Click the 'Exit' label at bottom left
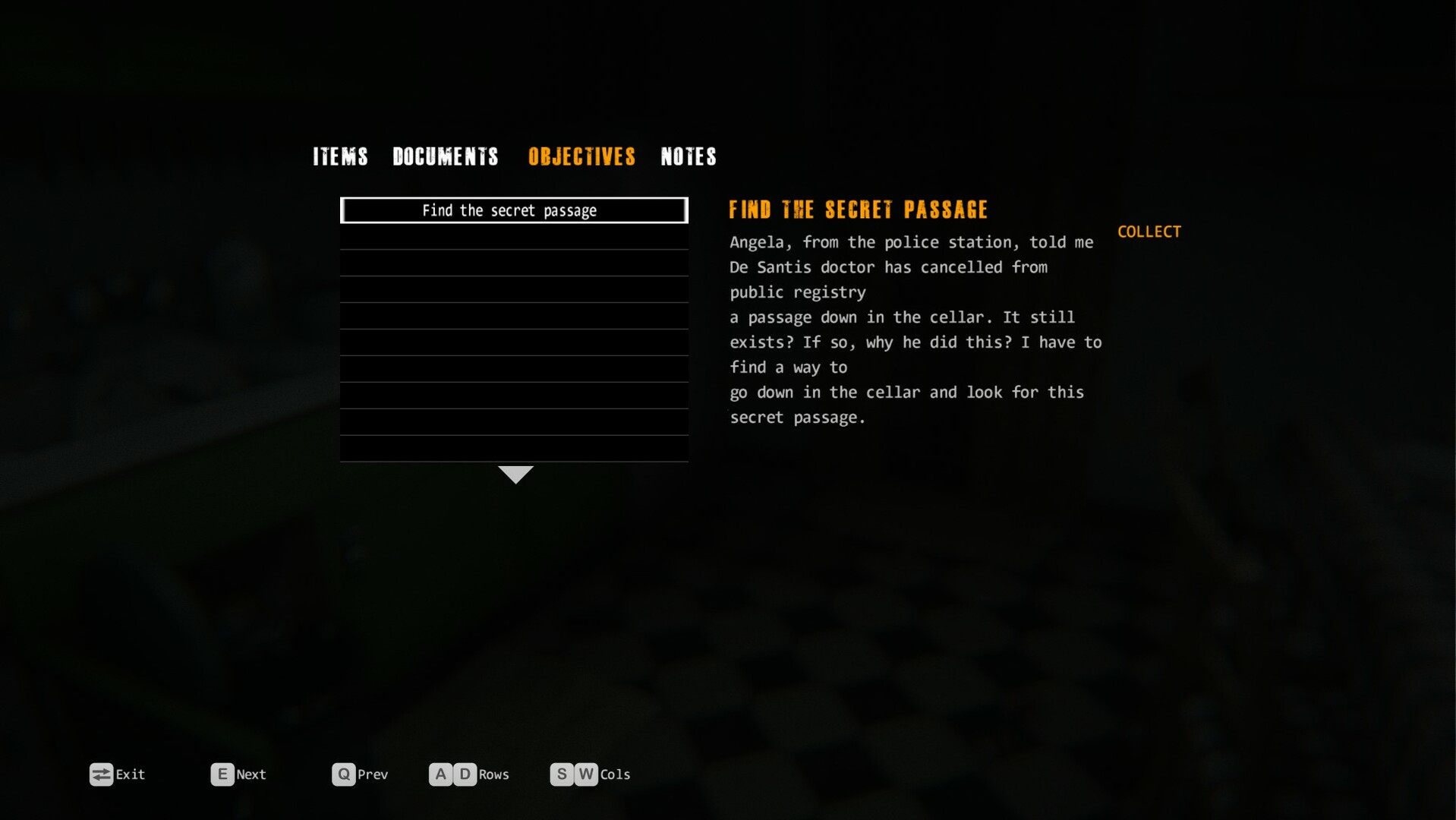This screenshot has height=820, width=1456. (x=131, y=774)
